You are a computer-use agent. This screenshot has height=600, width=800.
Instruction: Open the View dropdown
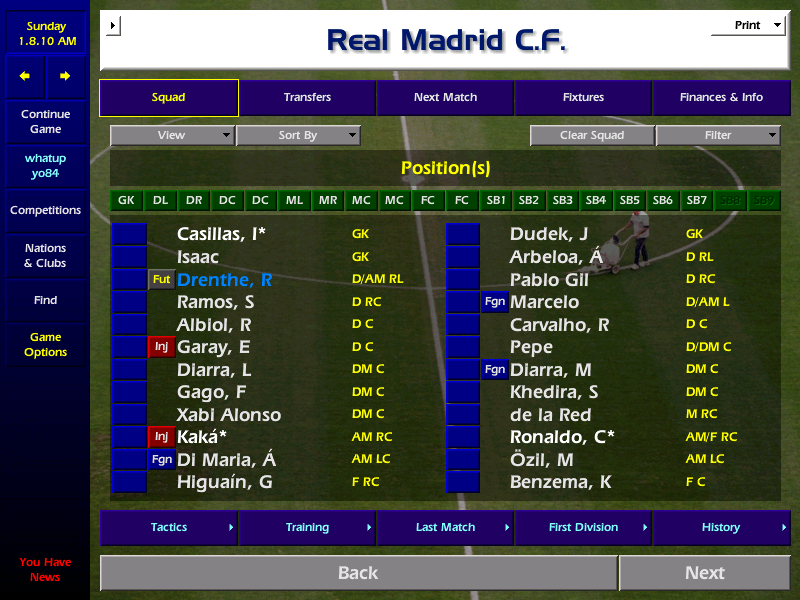(172, 135)
